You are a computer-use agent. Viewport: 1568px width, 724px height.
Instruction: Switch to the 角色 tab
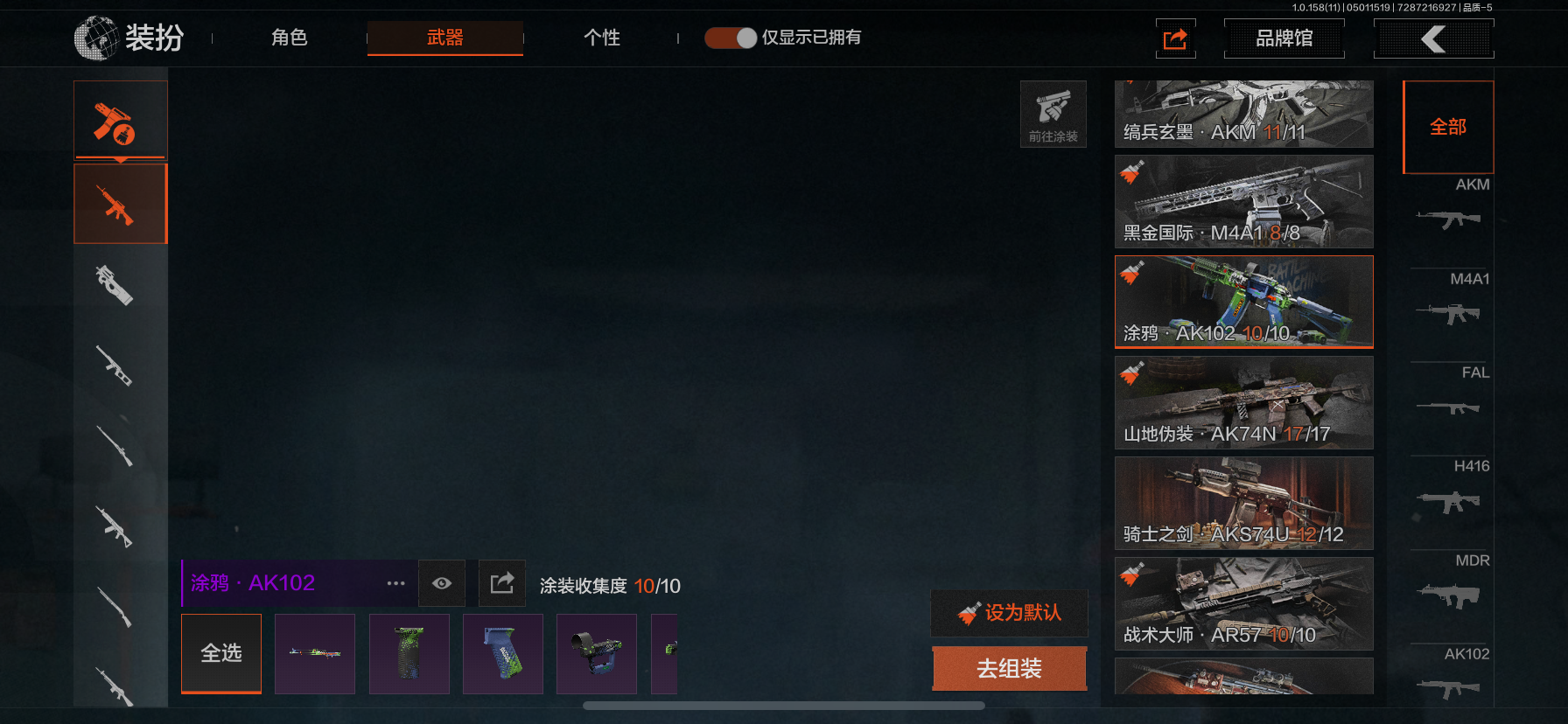click(289, 38)
